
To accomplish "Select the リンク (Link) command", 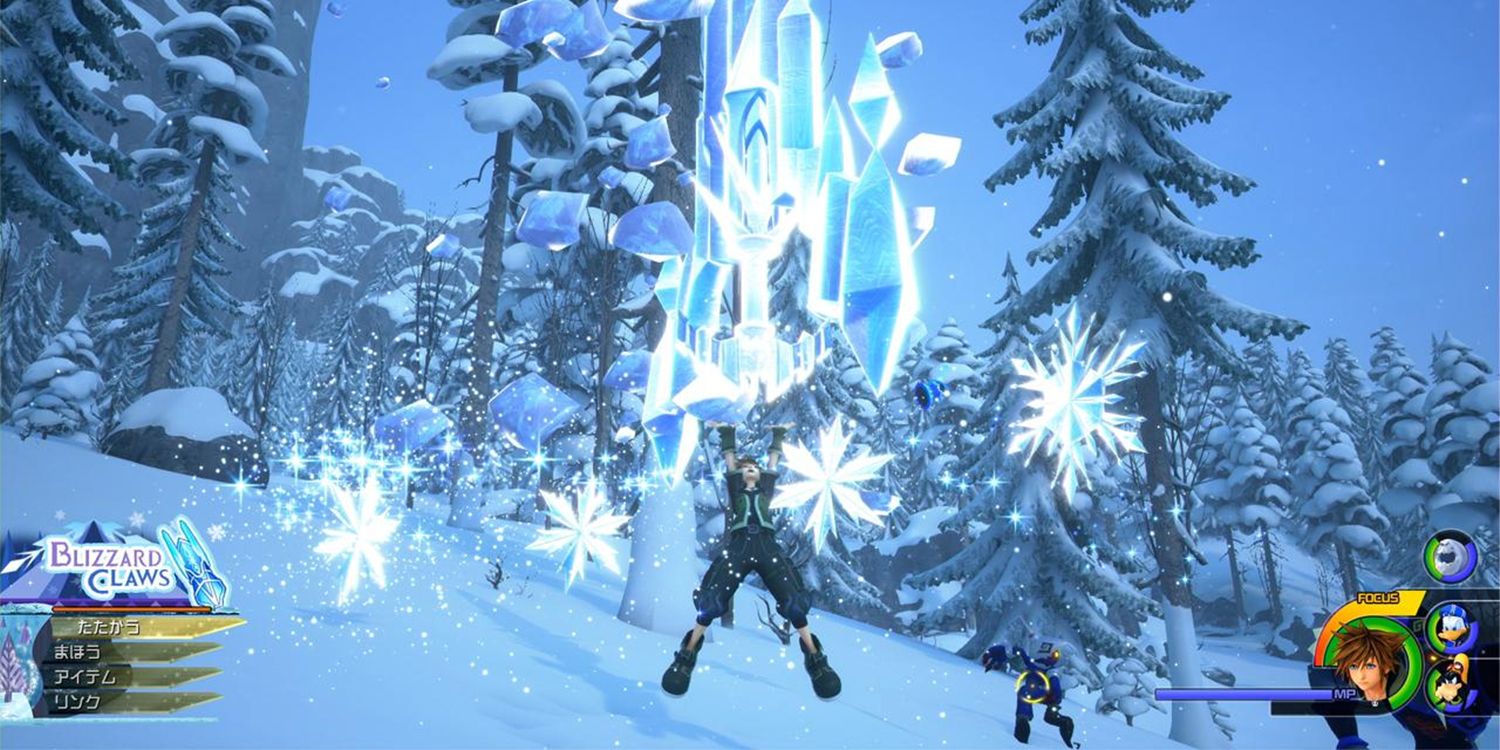I will [x=76, y=700].
